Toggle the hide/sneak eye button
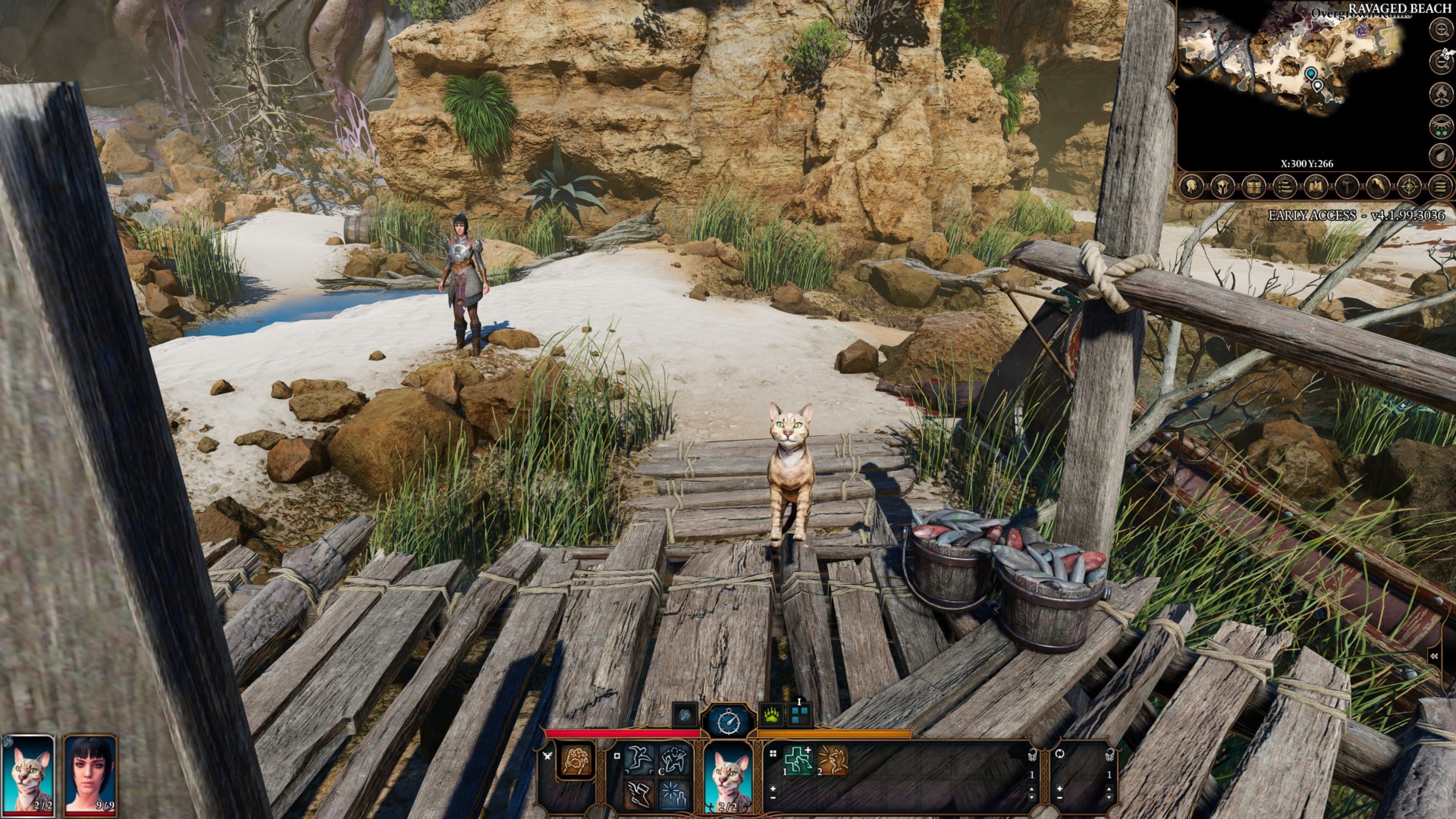The width and height of the screenshot is (1456, 819). pyautogui.click(x=1440, y=125)
